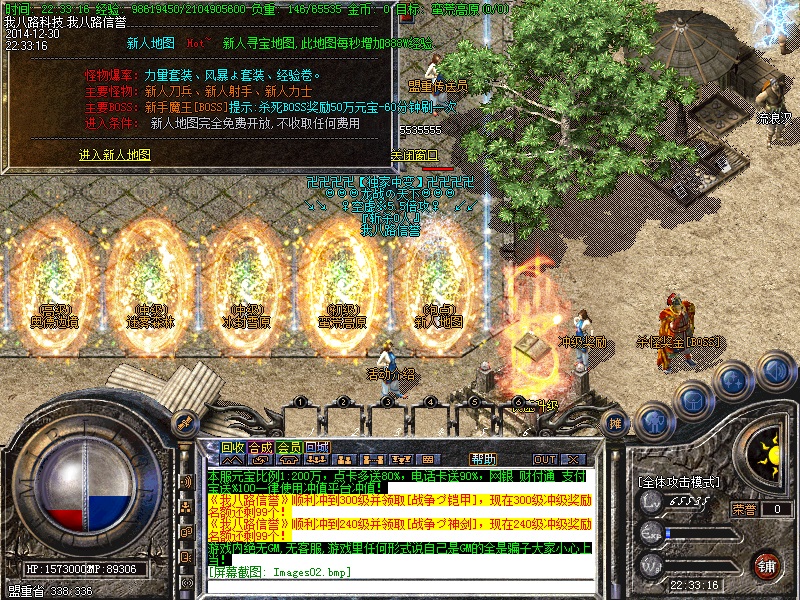Click the OUT button on chat bar
The image size is (800, 600).
[x=544, y=459]
